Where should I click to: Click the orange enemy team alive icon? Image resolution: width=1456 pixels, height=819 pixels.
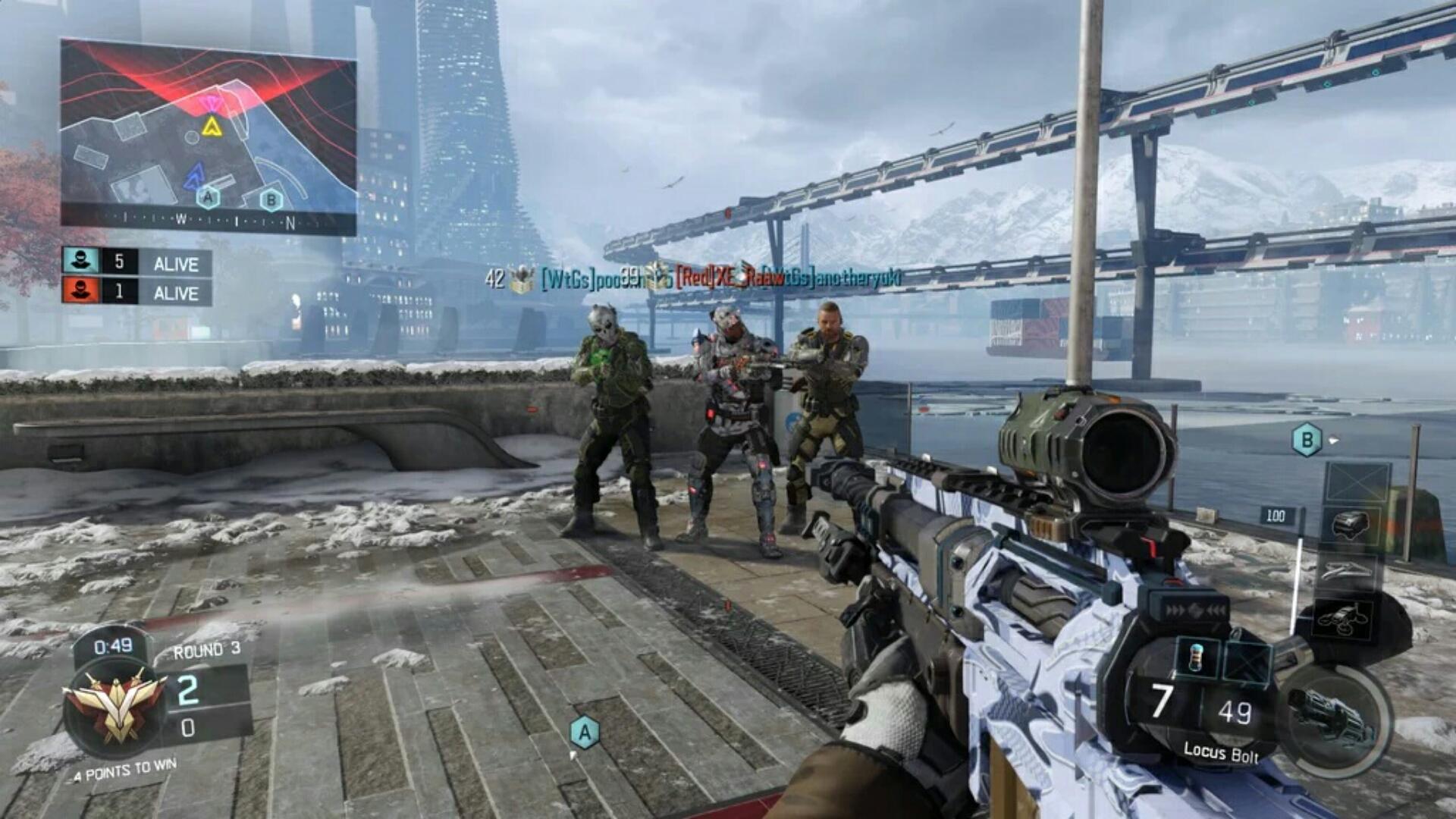(x=81, y=291)
